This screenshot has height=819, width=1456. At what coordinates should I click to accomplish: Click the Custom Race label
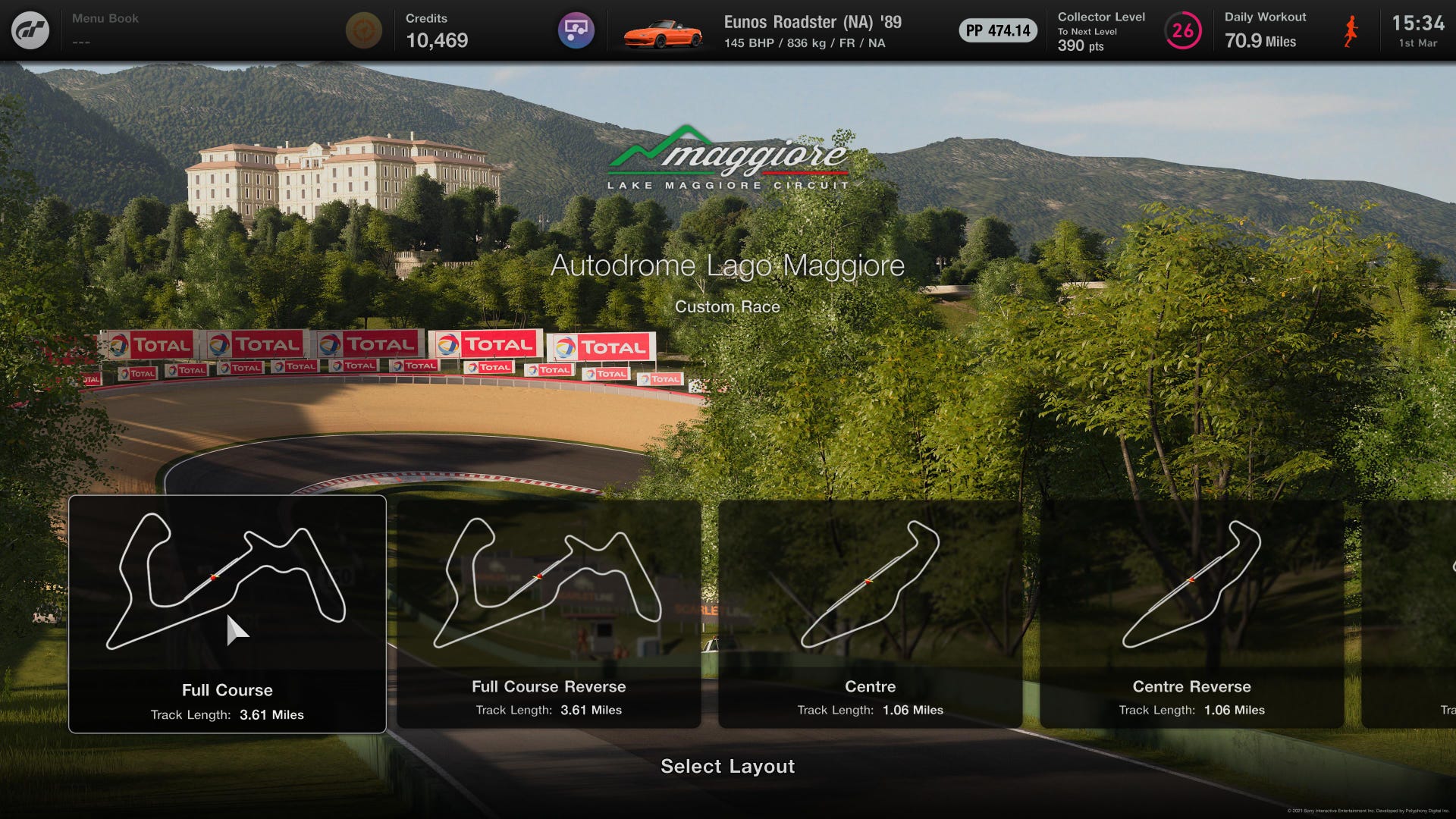tap(728, 306)
